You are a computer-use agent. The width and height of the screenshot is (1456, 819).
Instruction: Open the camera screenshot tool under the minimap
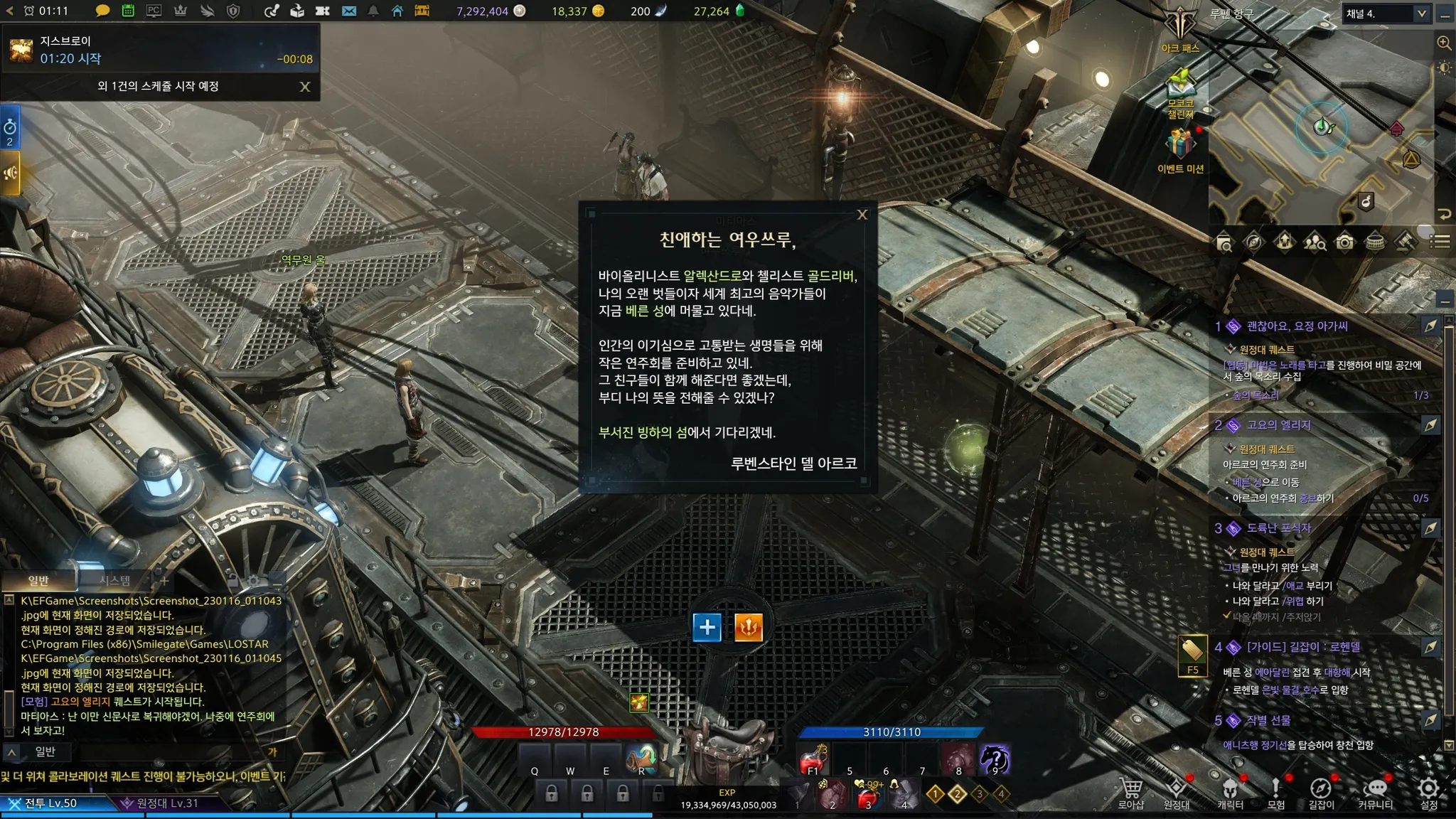coord(1344,242)
